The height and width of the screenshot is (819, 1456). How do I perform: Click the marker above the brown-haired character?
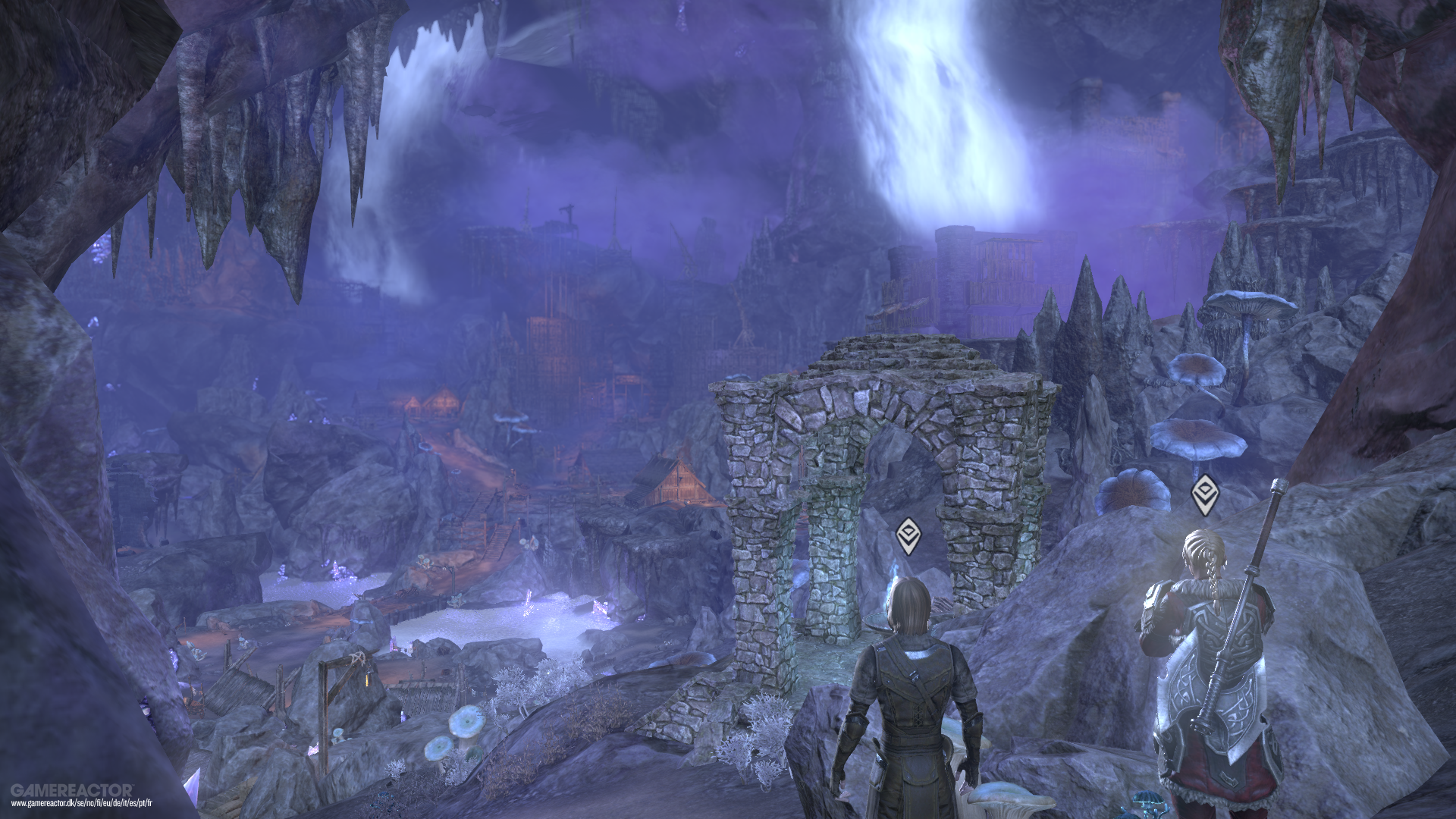908,536
